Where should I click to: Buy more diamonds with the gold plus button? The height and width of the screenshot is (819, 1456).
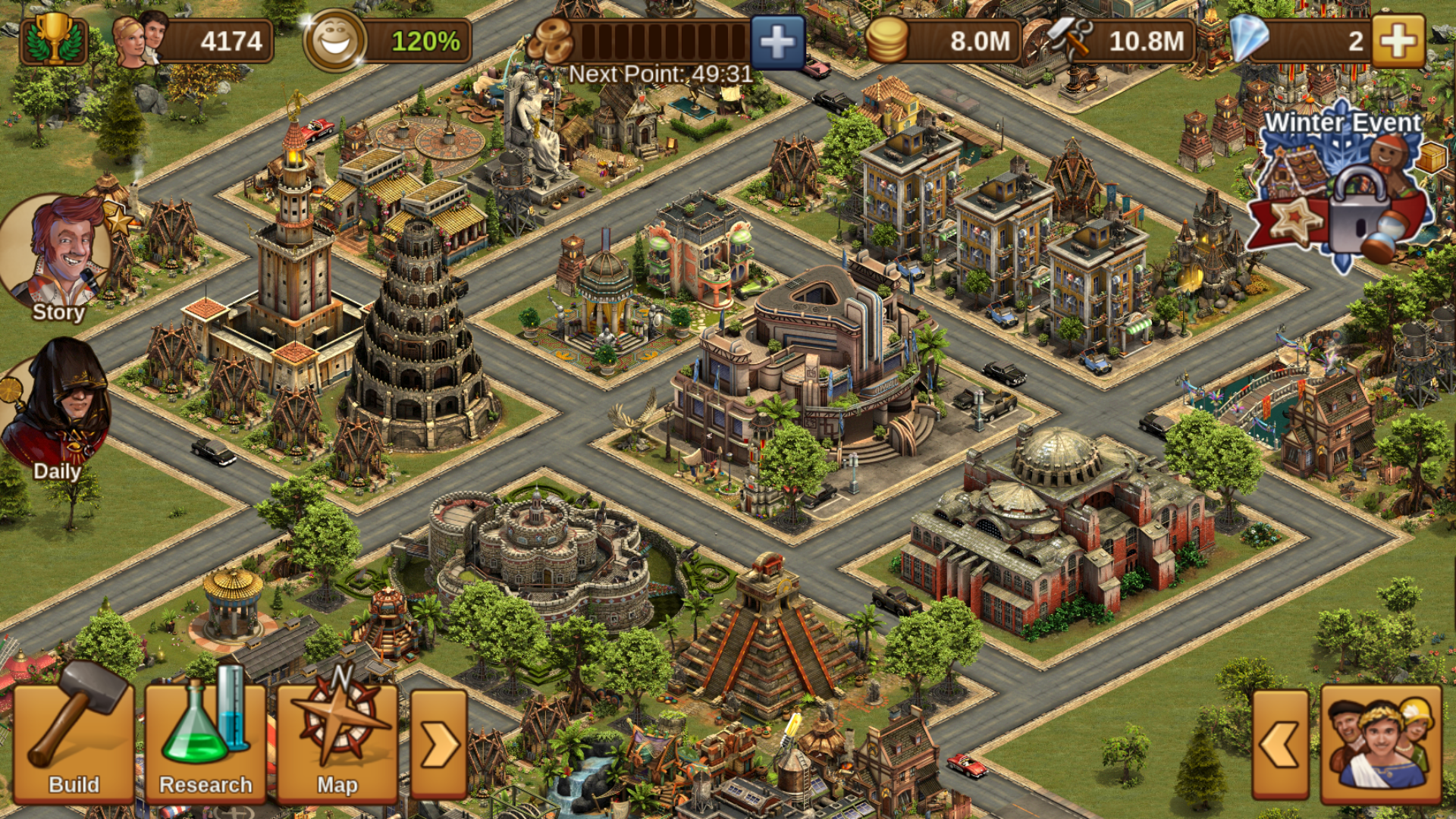click(1398, 41)
